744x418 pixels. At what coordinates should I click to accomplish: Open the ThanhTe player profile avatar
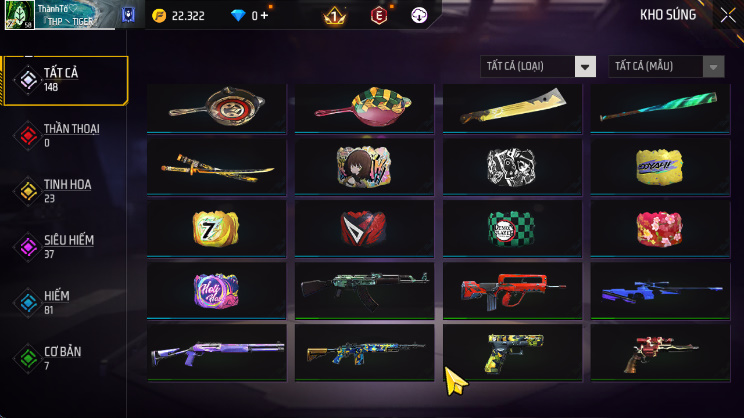click(x=19, y=15)
